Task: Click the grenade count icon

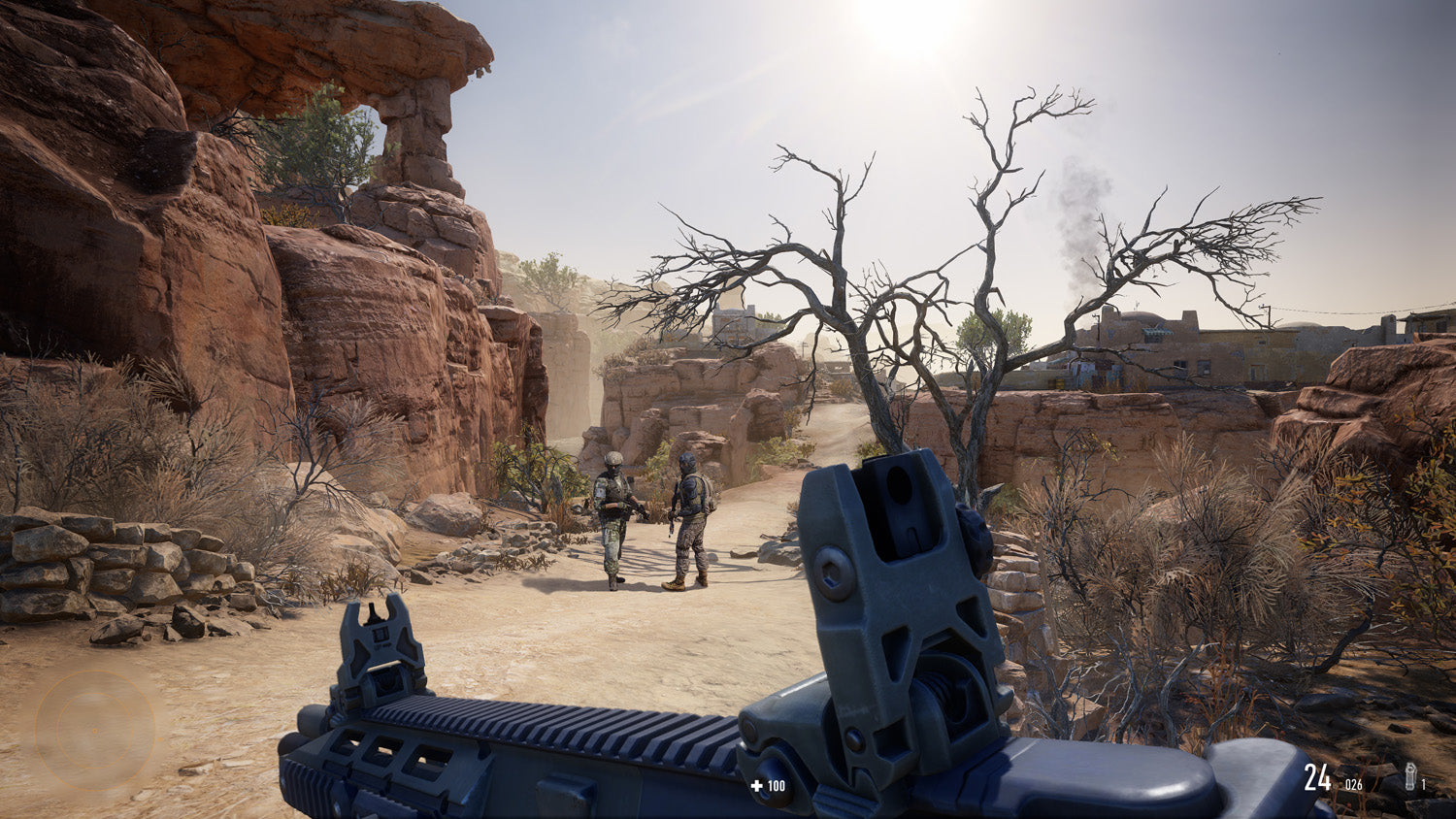Action: tap(1410, 775)
